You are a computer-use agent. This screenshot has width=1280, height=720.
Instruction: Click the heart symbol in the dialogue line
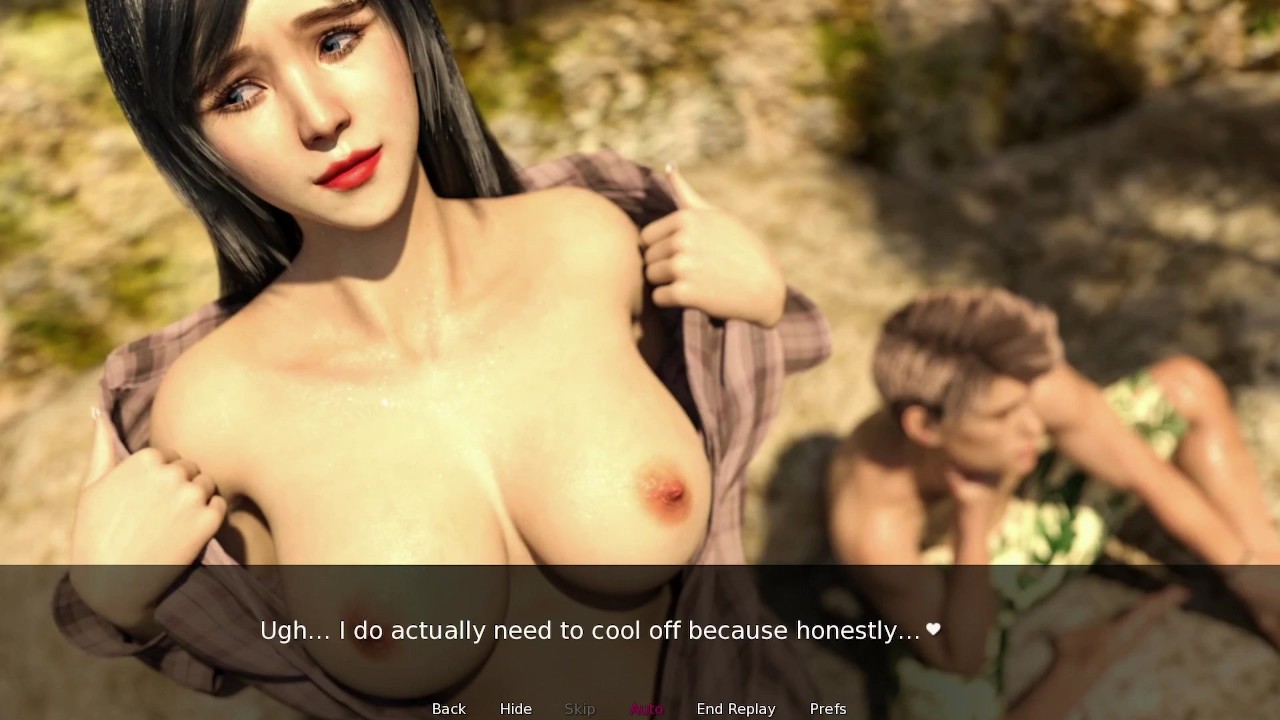934,630
